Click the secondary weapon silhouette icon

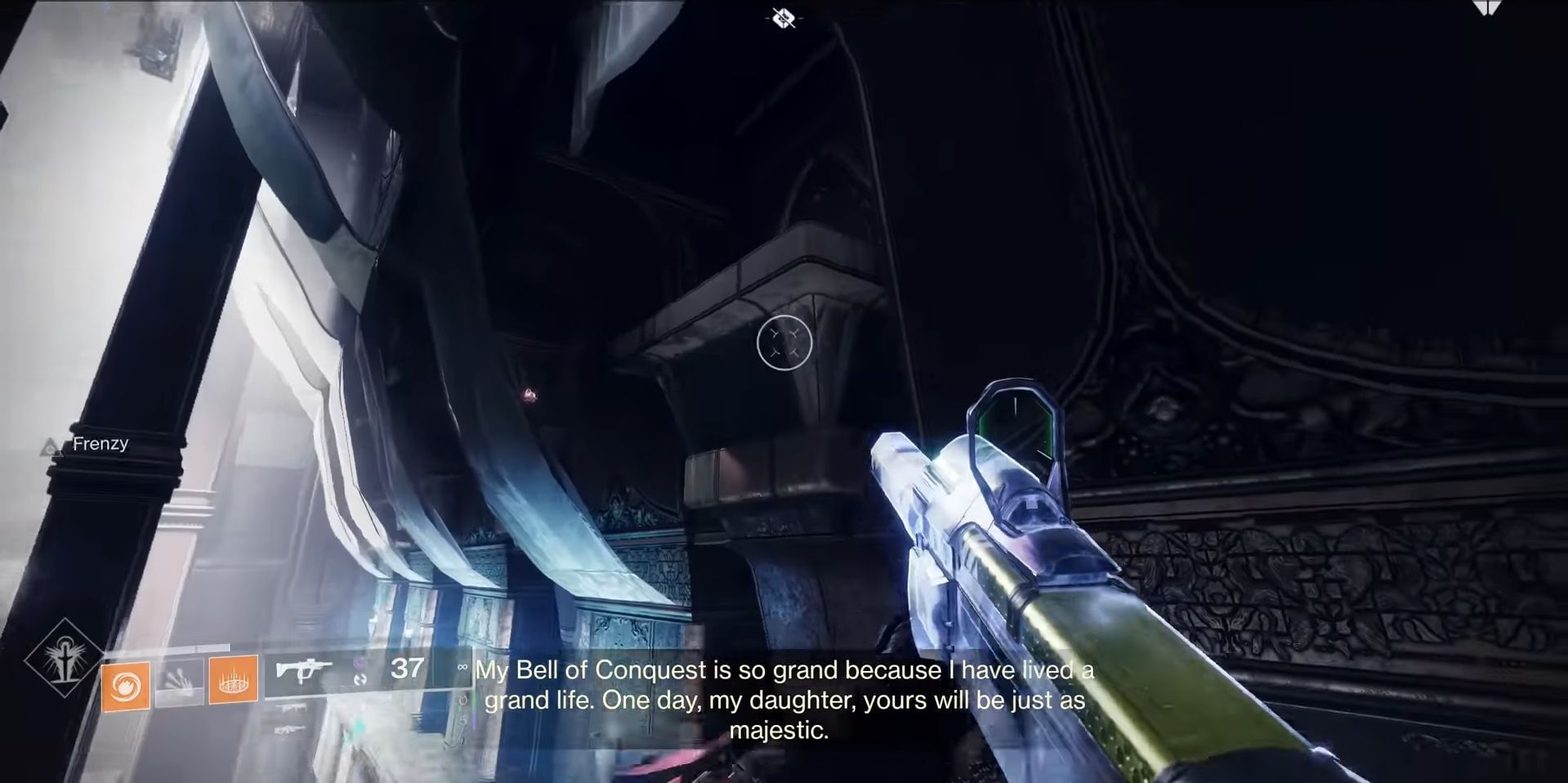pos(291,708)
